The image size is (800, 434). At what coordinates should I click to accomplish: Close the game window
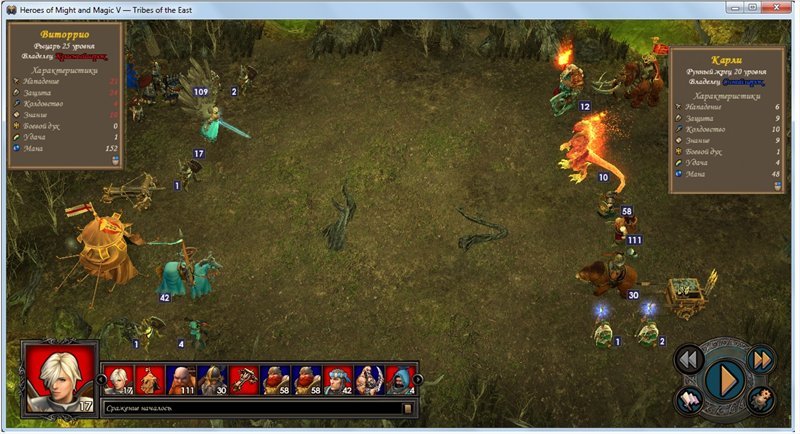[774, 8]
